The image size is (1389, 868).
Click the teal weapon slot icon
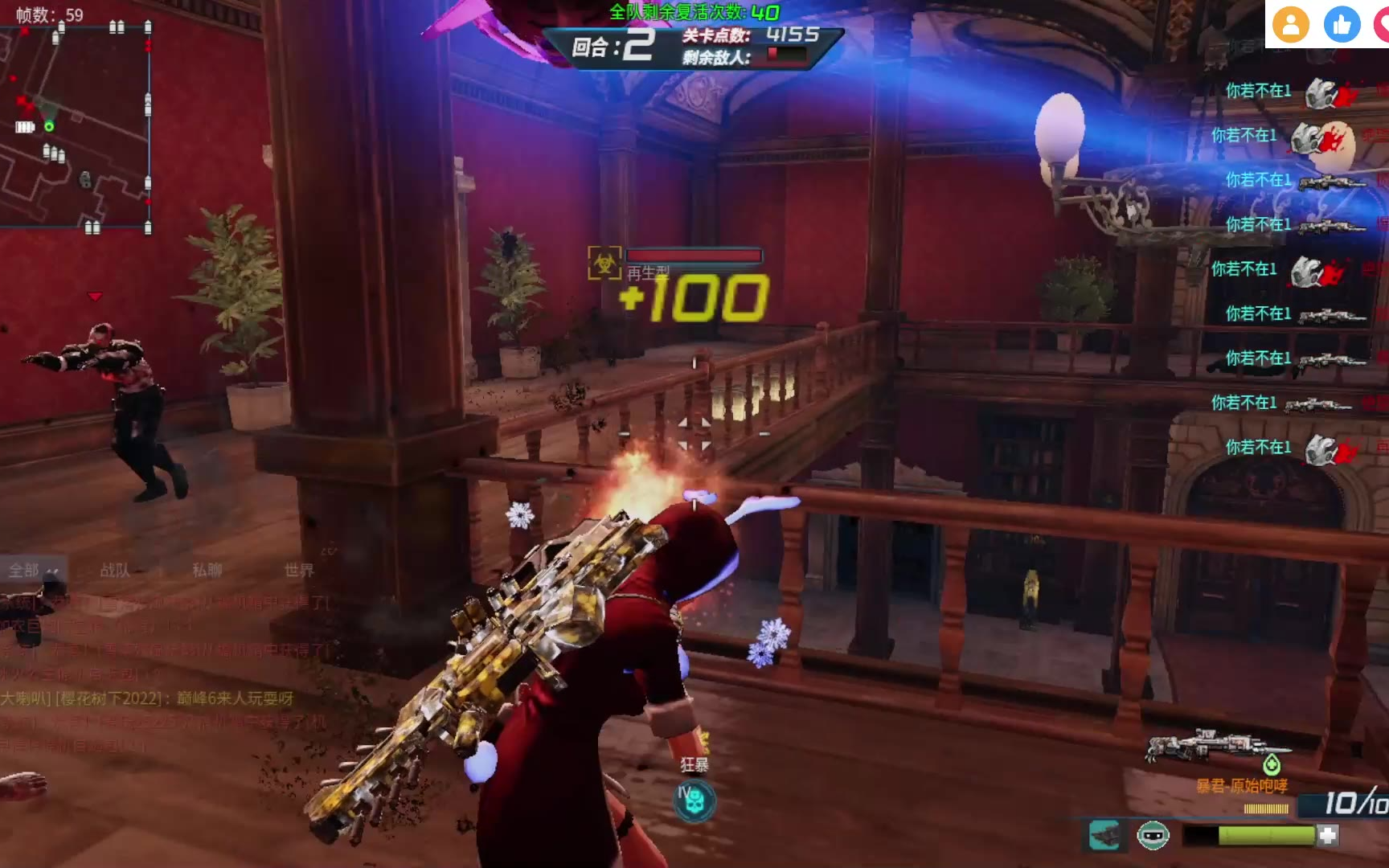coord(1105,836)
